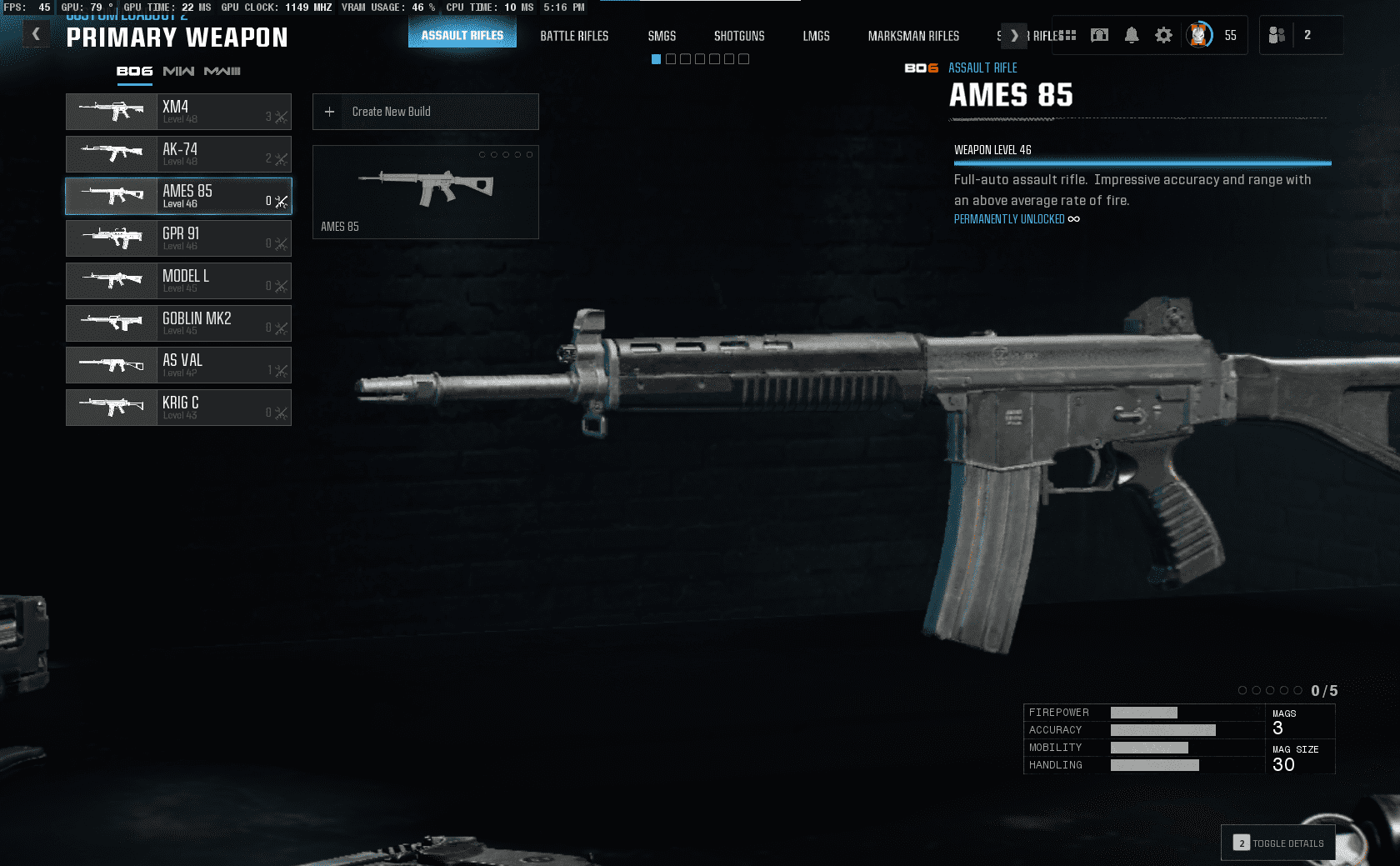This screenshot has height=866, width=1400.
Task: Choose the XM4 weapon row
Action: [x=178, y=112]
